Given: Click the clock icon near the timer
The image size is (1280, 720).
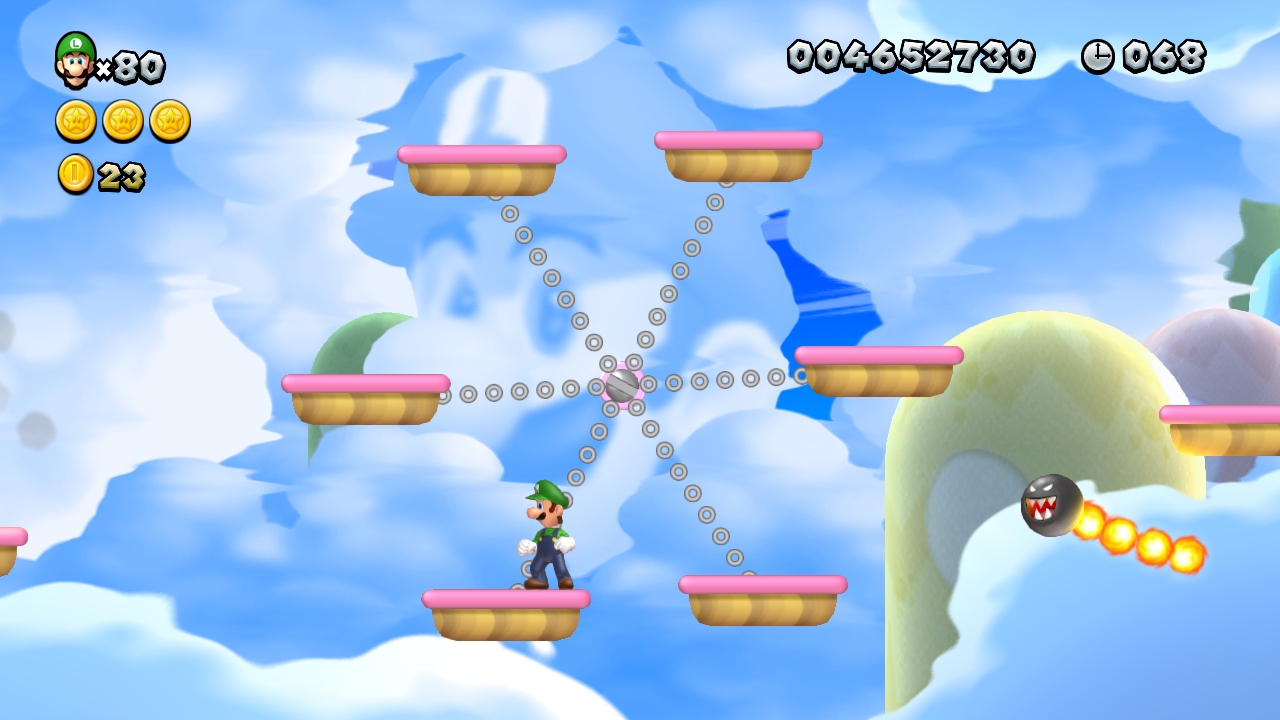Looking at the screenshot, I should (1098, 56).
